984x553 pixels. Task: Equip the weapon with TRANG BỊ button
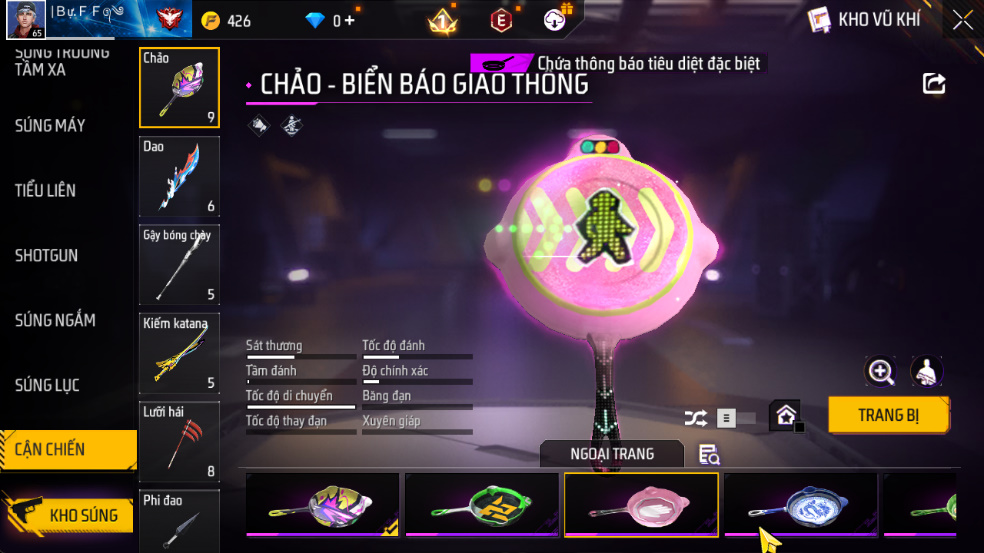click(x=888, y=415)
